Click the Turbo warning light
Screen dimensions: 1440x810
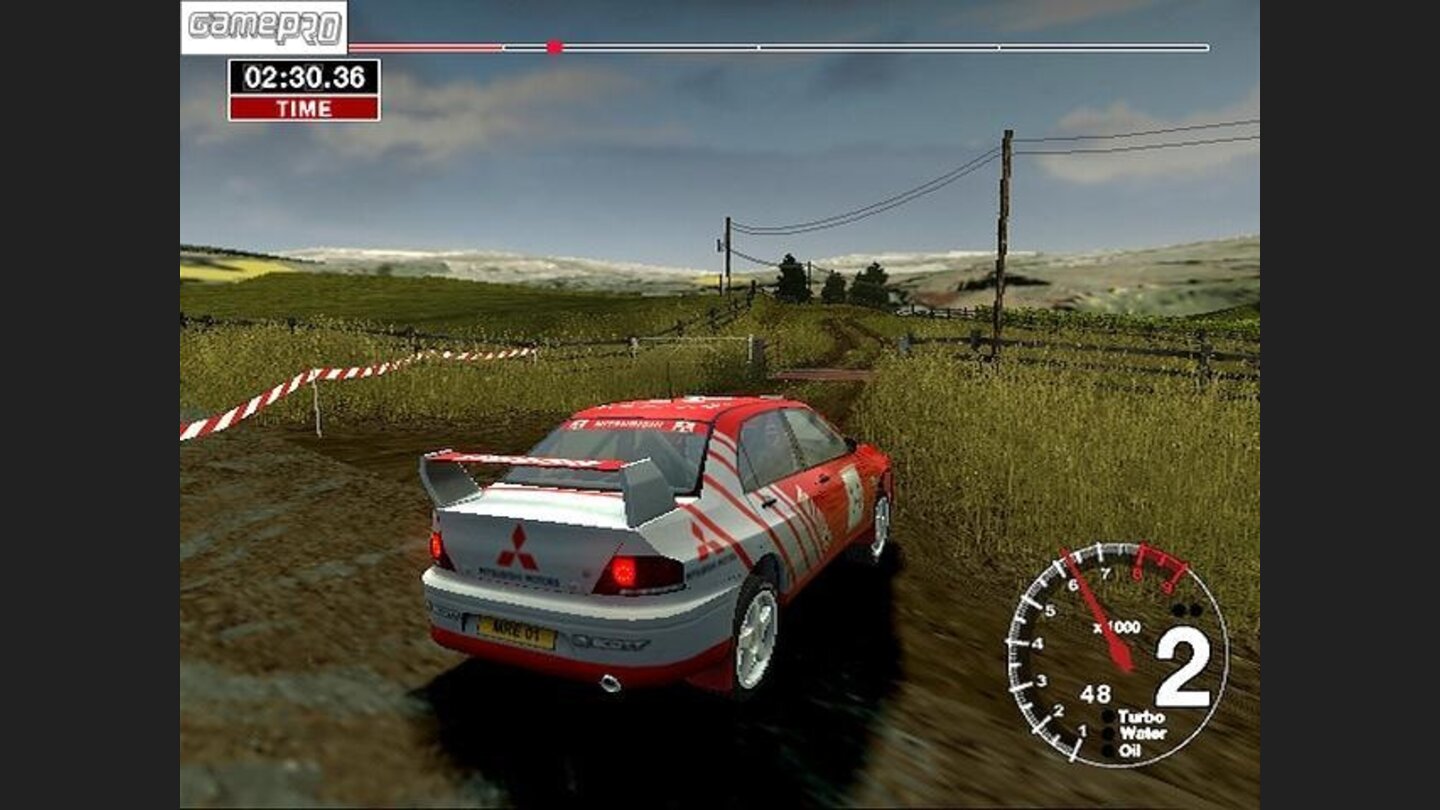(x=1108, y=717)
